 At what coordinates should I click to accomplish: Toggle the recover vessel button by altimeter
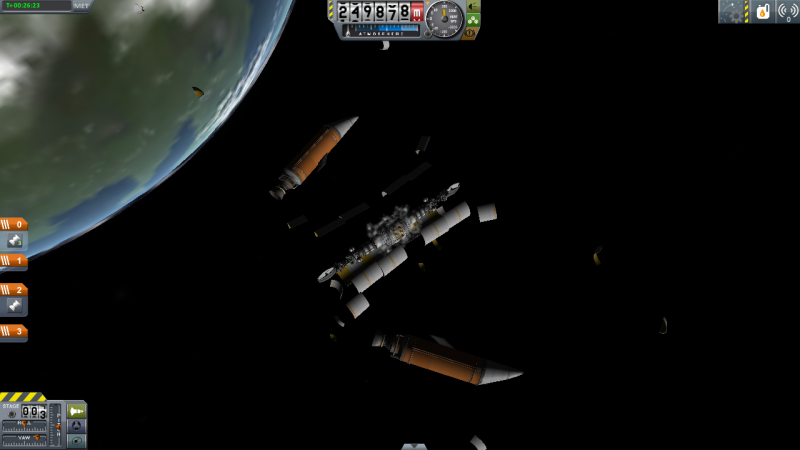click(472, 5)
